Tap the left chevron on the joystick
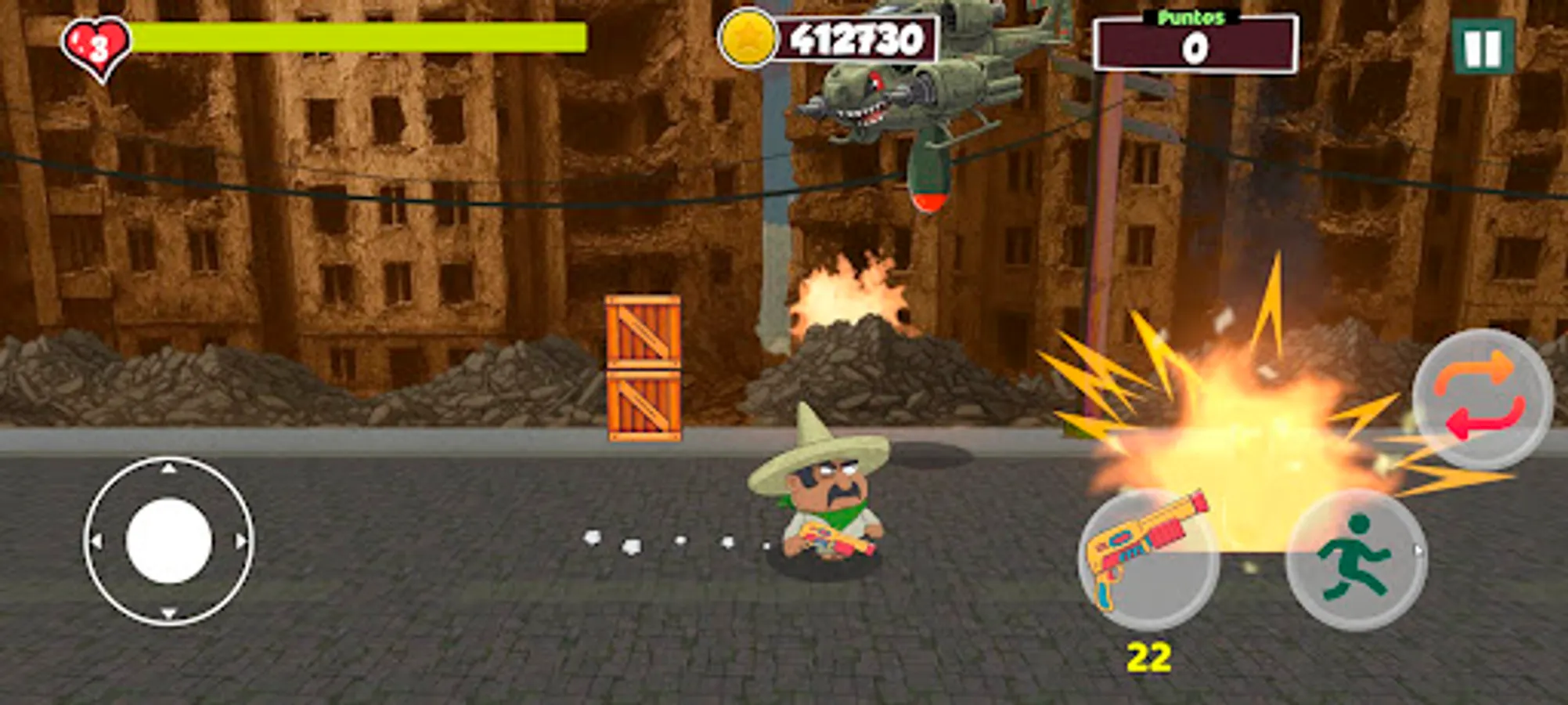This screenshot has width=1568, height=705. [96, 542]
